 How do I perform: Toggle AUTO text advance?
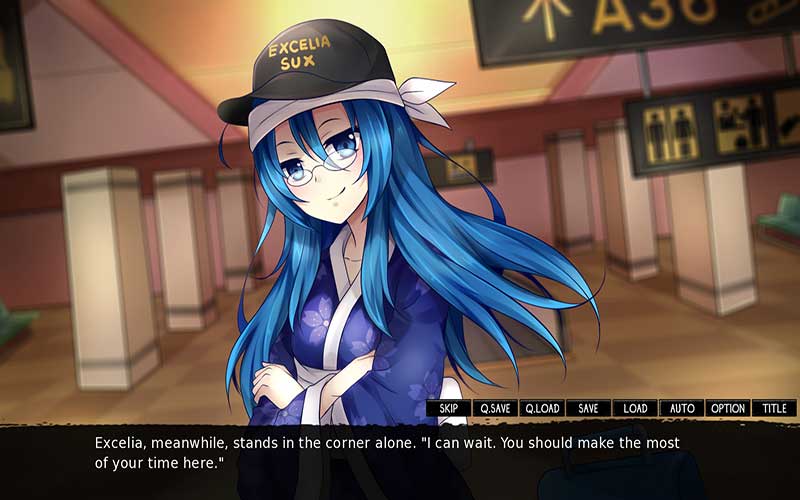click(x=681, y=408)
